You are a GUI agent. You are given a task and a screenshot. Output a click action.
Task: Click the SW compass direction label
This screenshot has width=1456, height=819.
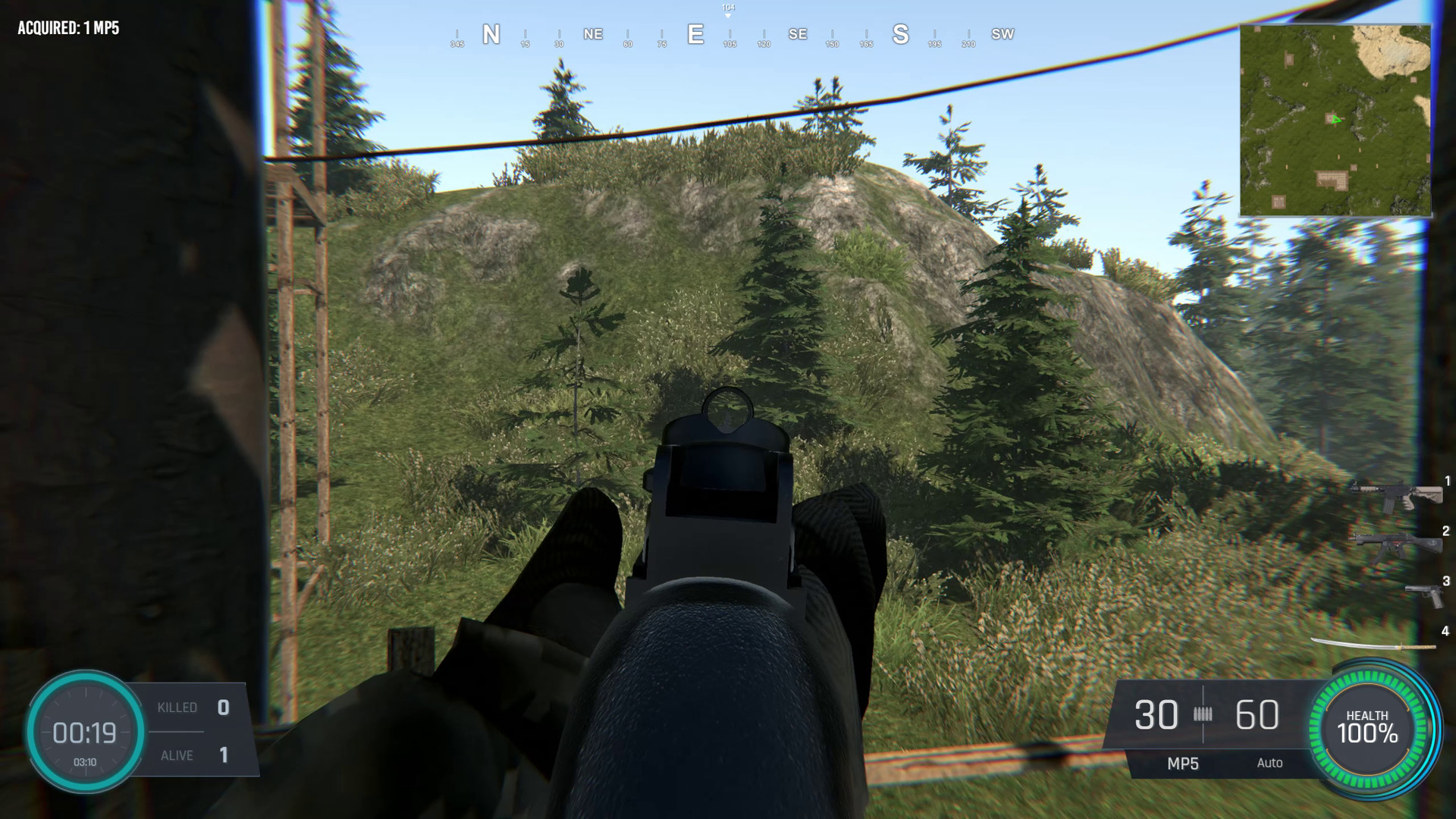pyautogui.click(x=1003, y=33)
